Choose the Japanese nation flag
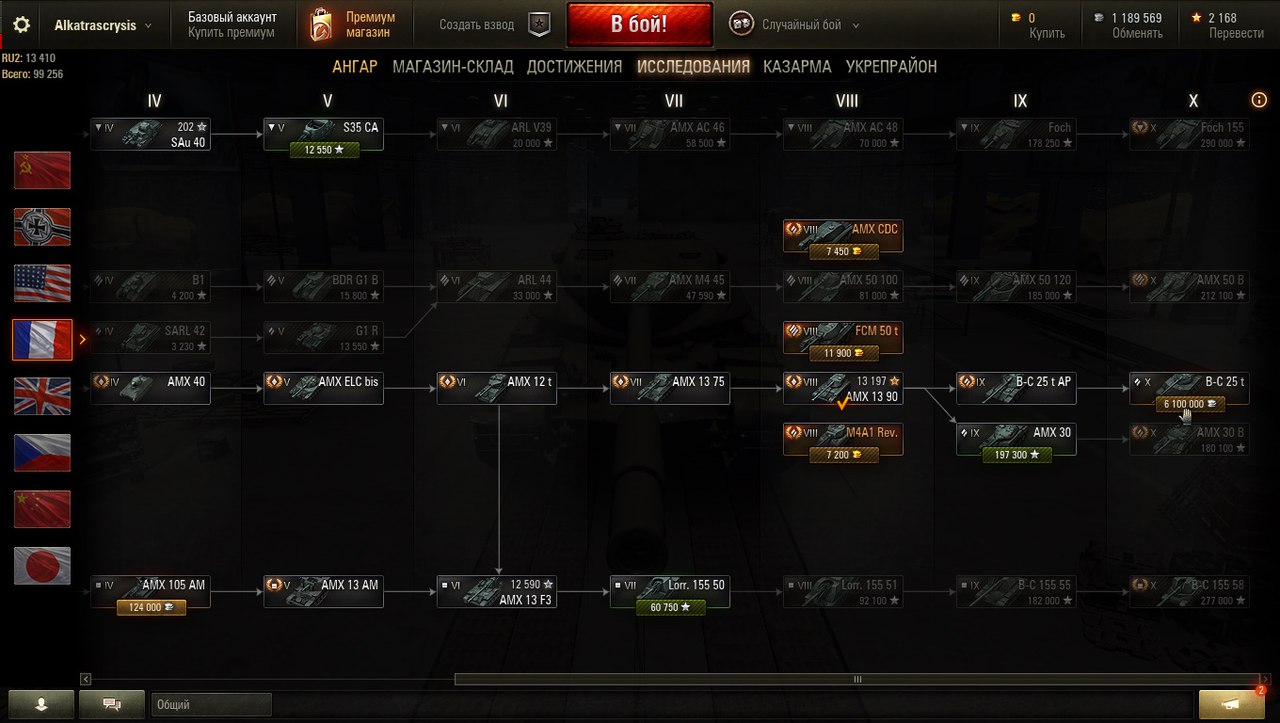The height and width of the screenshot is (723, 1280). (42, 566)
